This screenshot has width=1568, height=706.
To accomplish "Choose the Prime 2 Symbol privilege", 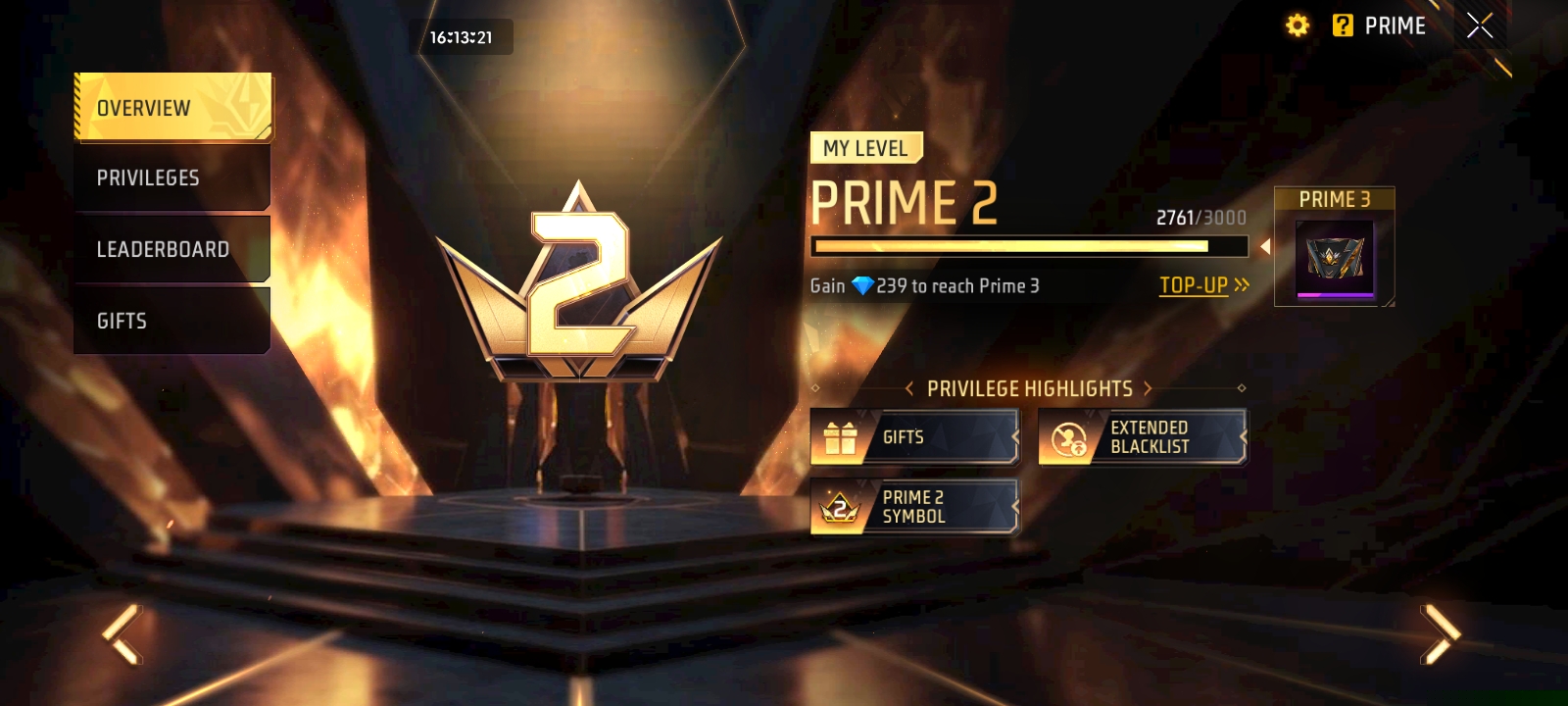I will click(x=914, y=507).
